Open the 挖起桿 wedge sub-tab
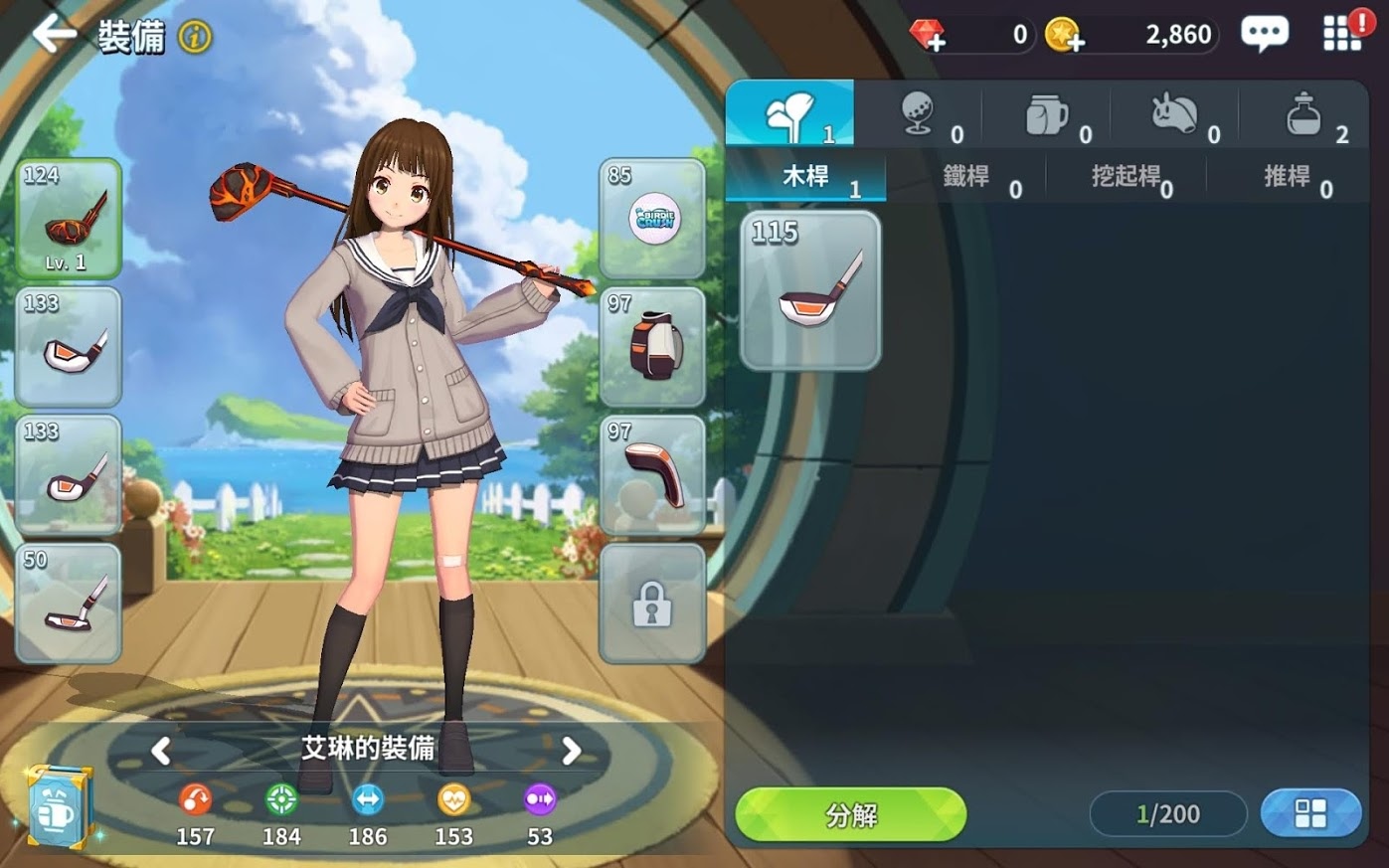Viewport: 1389px width, 868px height. [x=1127, y=177]
